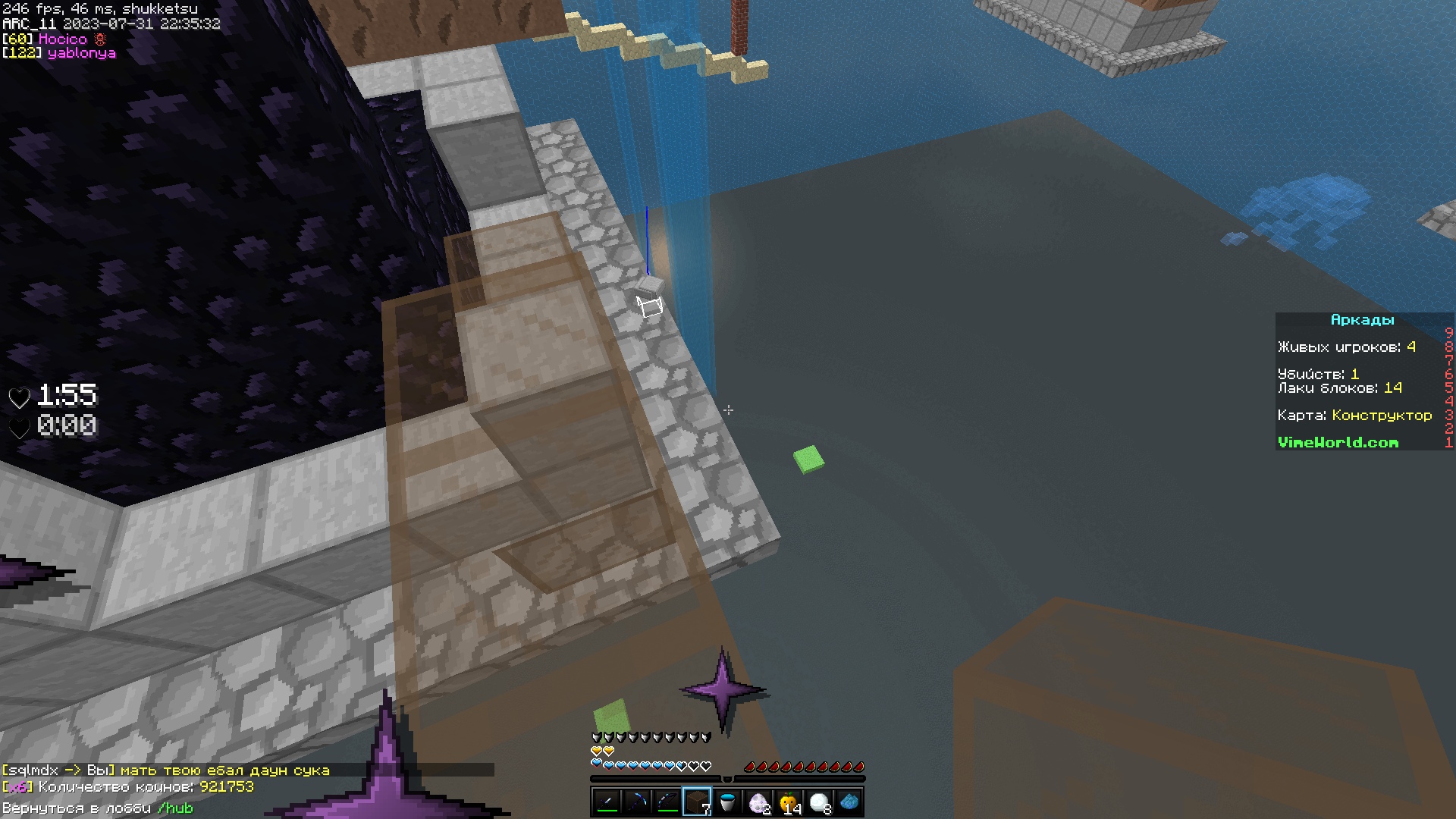The image size is (1456, 819).
Task: Click the sqlmdx private message line
Action: coord(166,770)
